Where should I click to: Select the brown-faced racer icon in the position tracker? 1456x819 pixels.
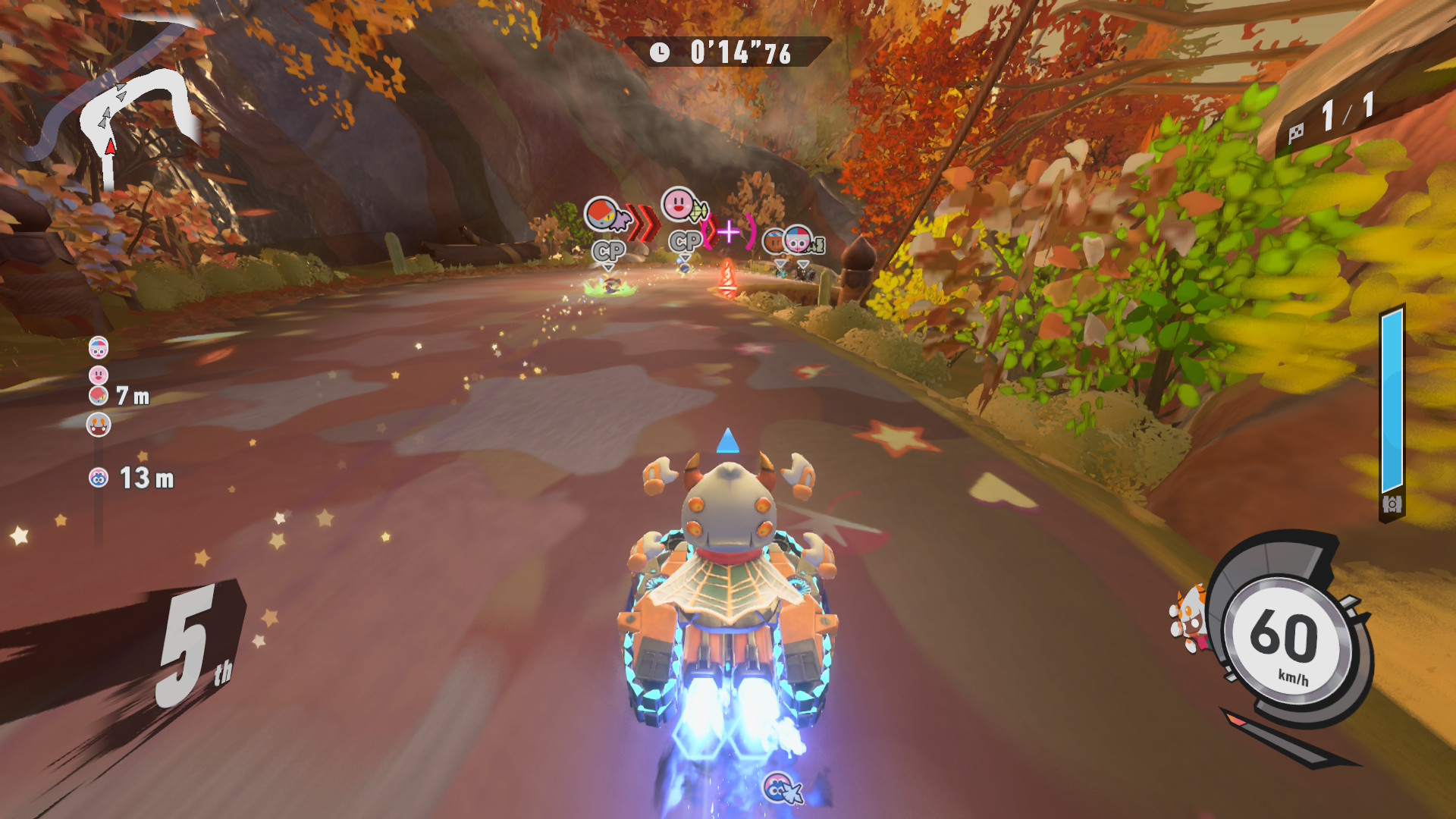click(99, 425)
